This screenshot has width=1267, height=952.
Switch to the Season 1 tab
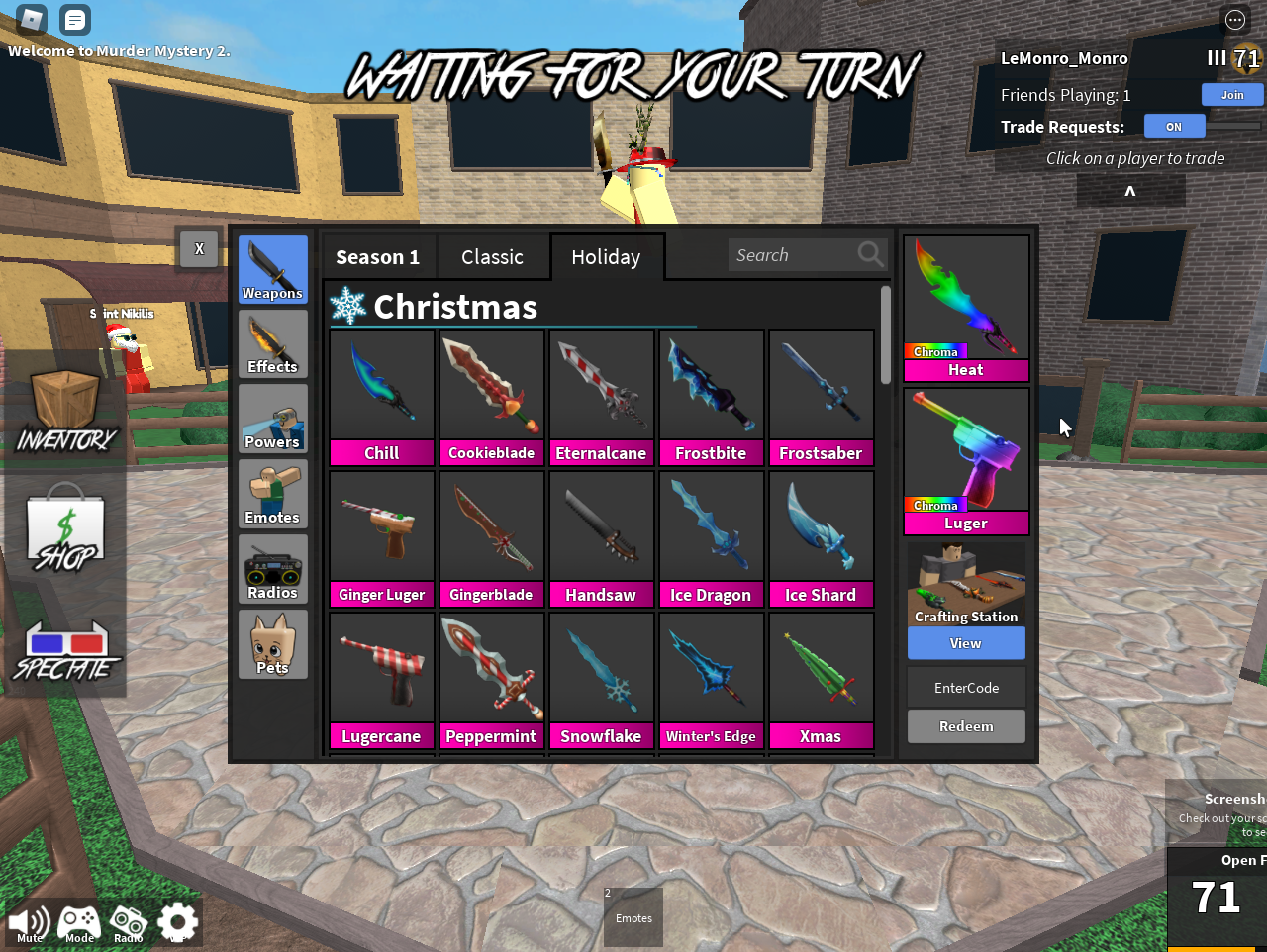[378, 256]
